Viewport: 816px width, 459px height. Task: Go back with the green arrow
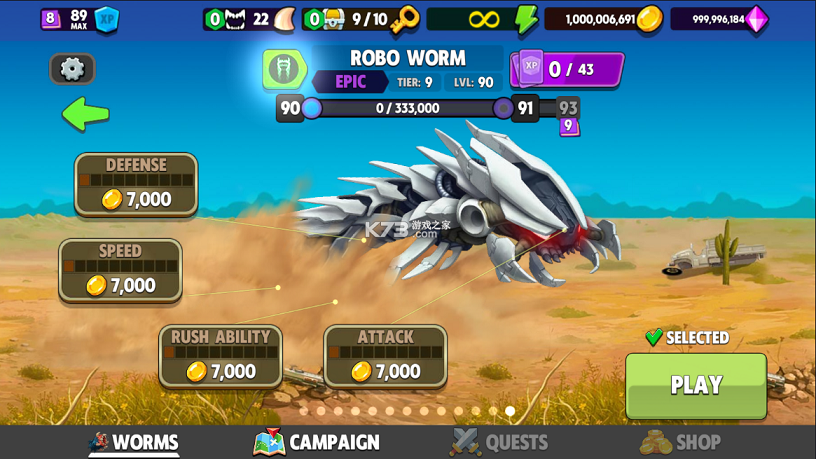coord(85,114)
